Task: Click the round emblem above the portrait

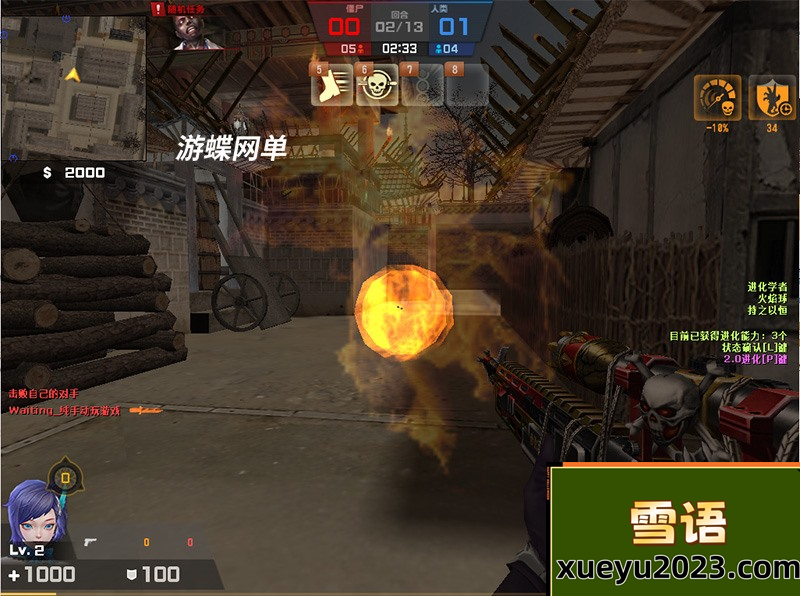Action: coord(65,476)
